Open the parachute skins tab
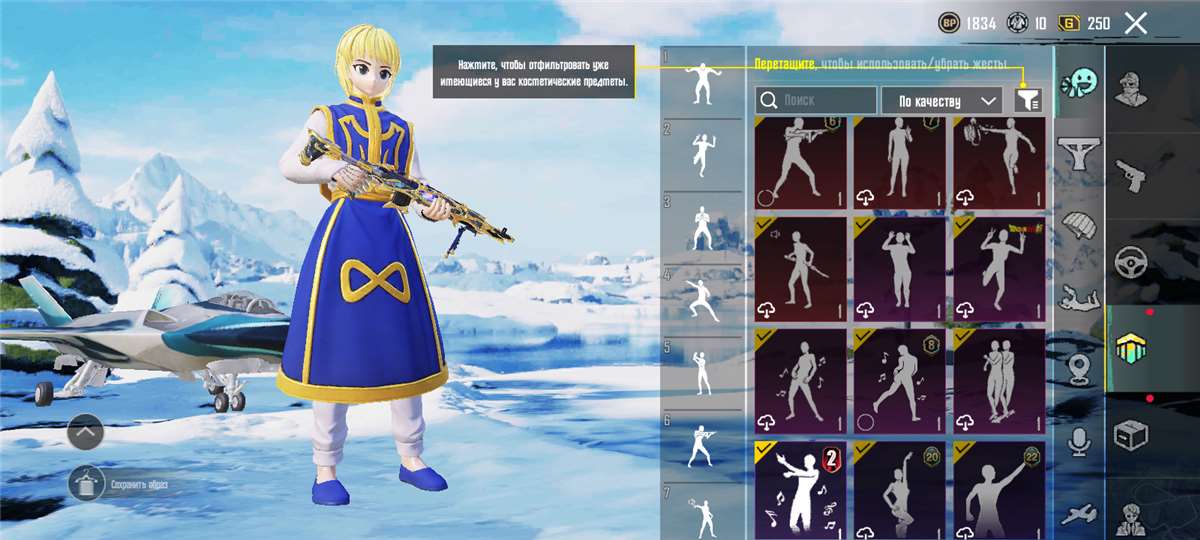The width and height of the screenshot is (1200, 540). 1079,227
